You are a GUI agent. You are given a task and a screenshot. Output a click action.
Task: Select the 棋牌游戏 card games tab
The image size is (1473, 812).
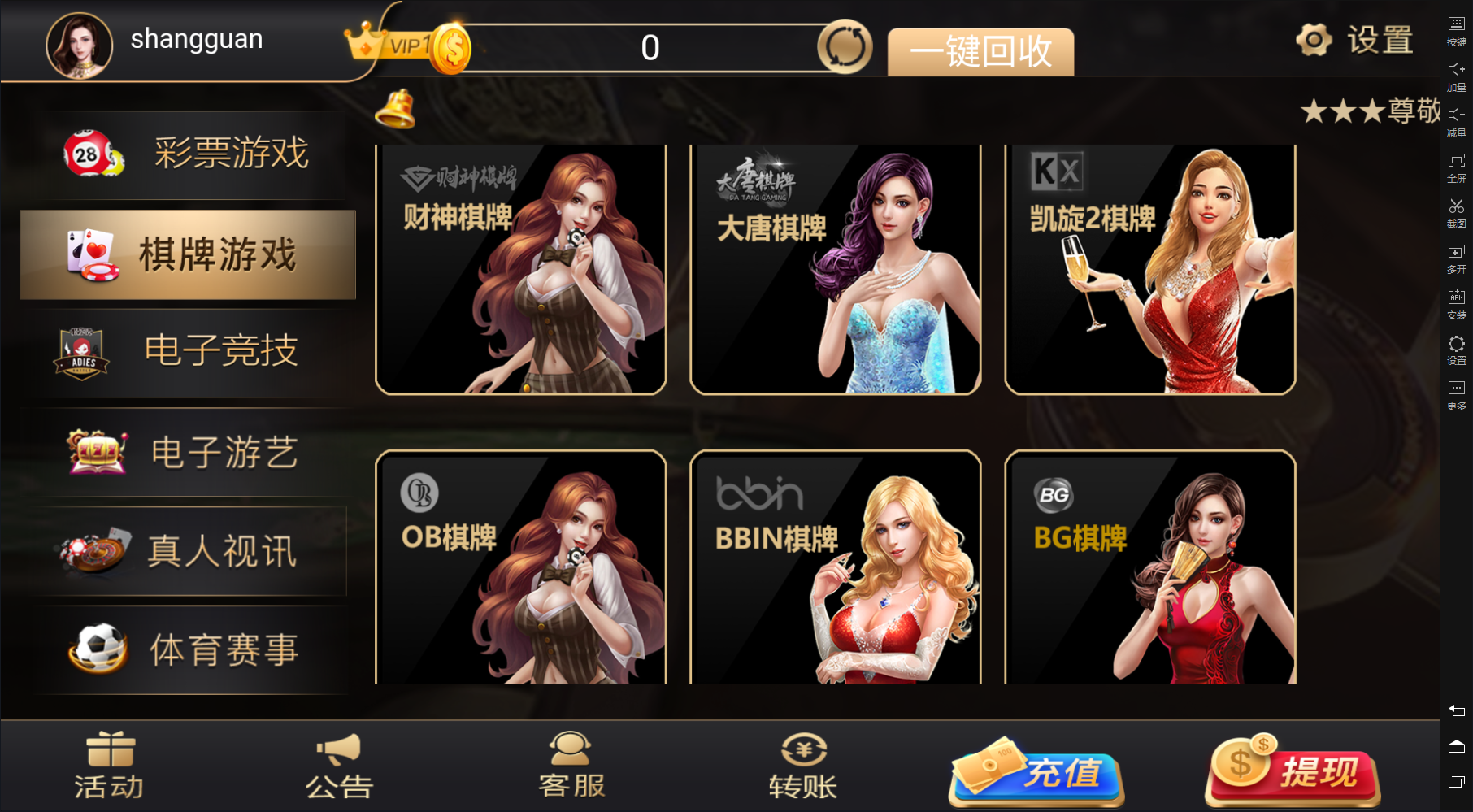tap(188, 255)
